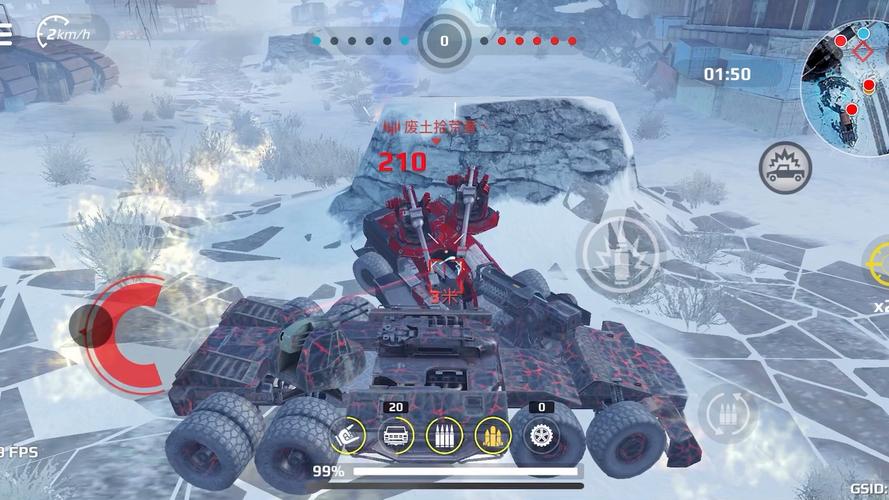Open the hamburger menu
The height and width of the screenshot is (500, 889).
tap(6, 34)
